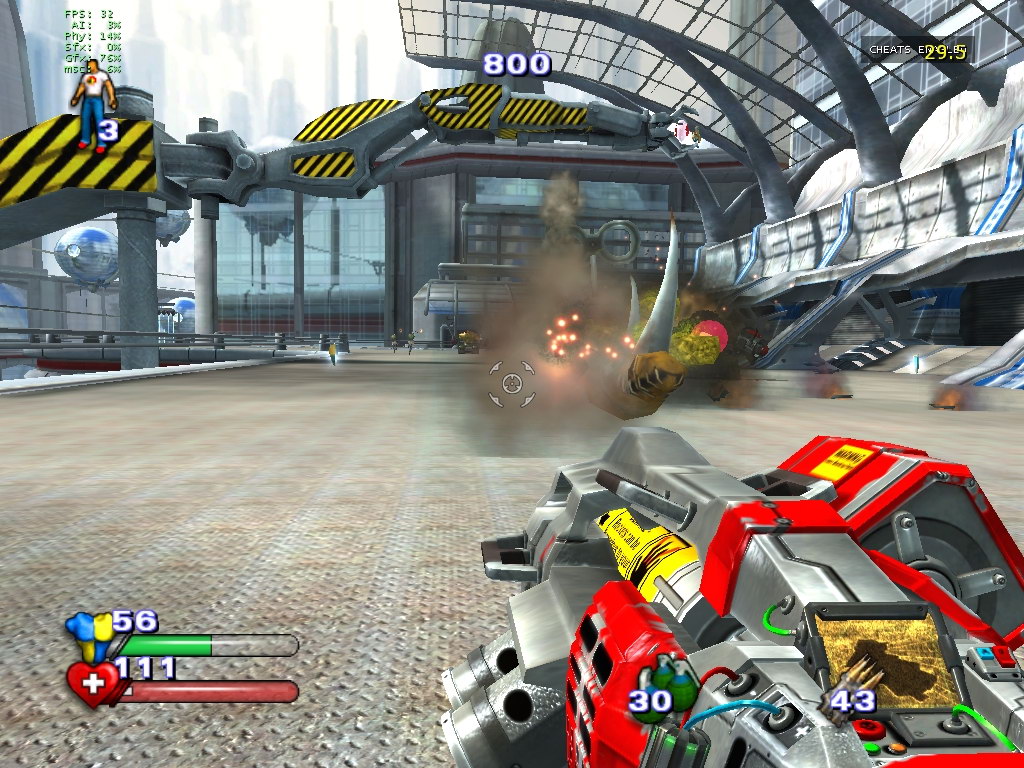
Task: Click the Sam lives icon
Action: point(92,104)
